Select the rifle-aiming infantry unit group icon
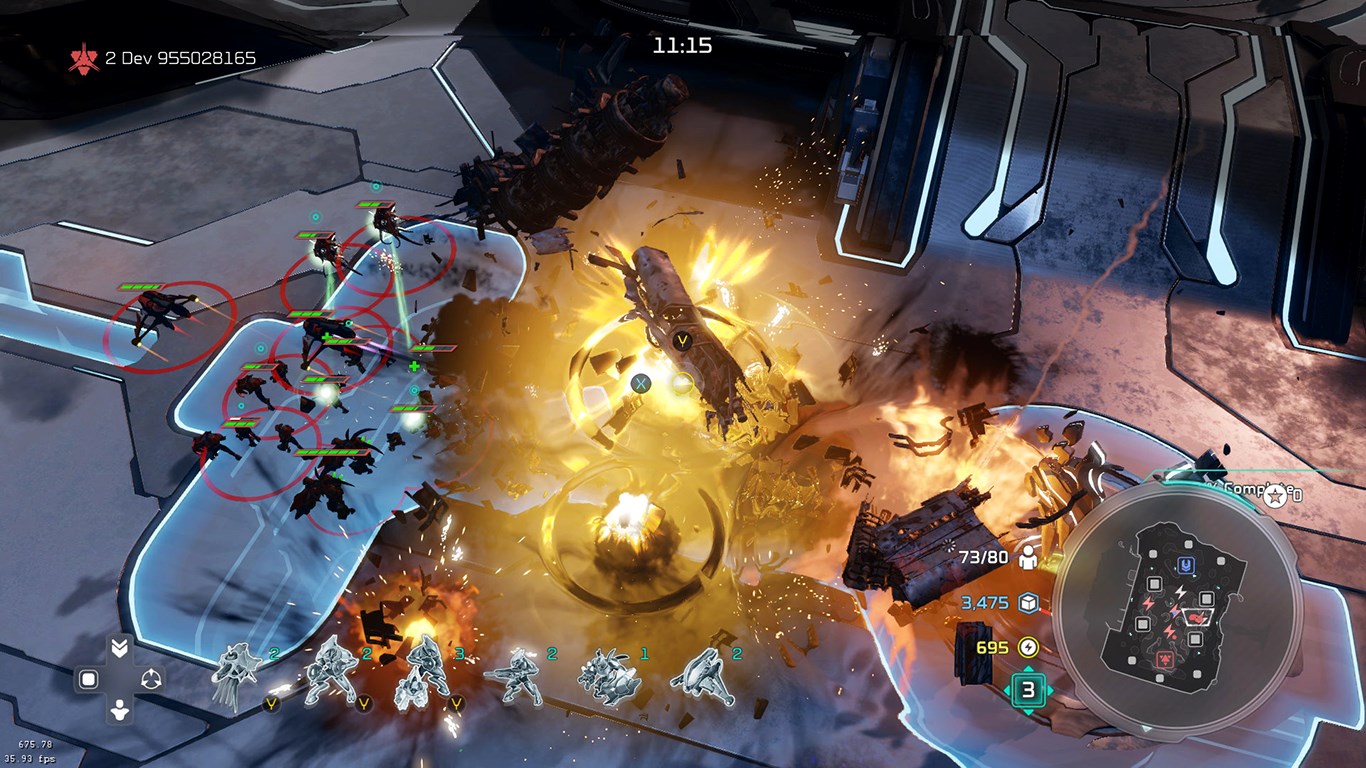This screenshot has height=768, width=1366. point(512,675)
